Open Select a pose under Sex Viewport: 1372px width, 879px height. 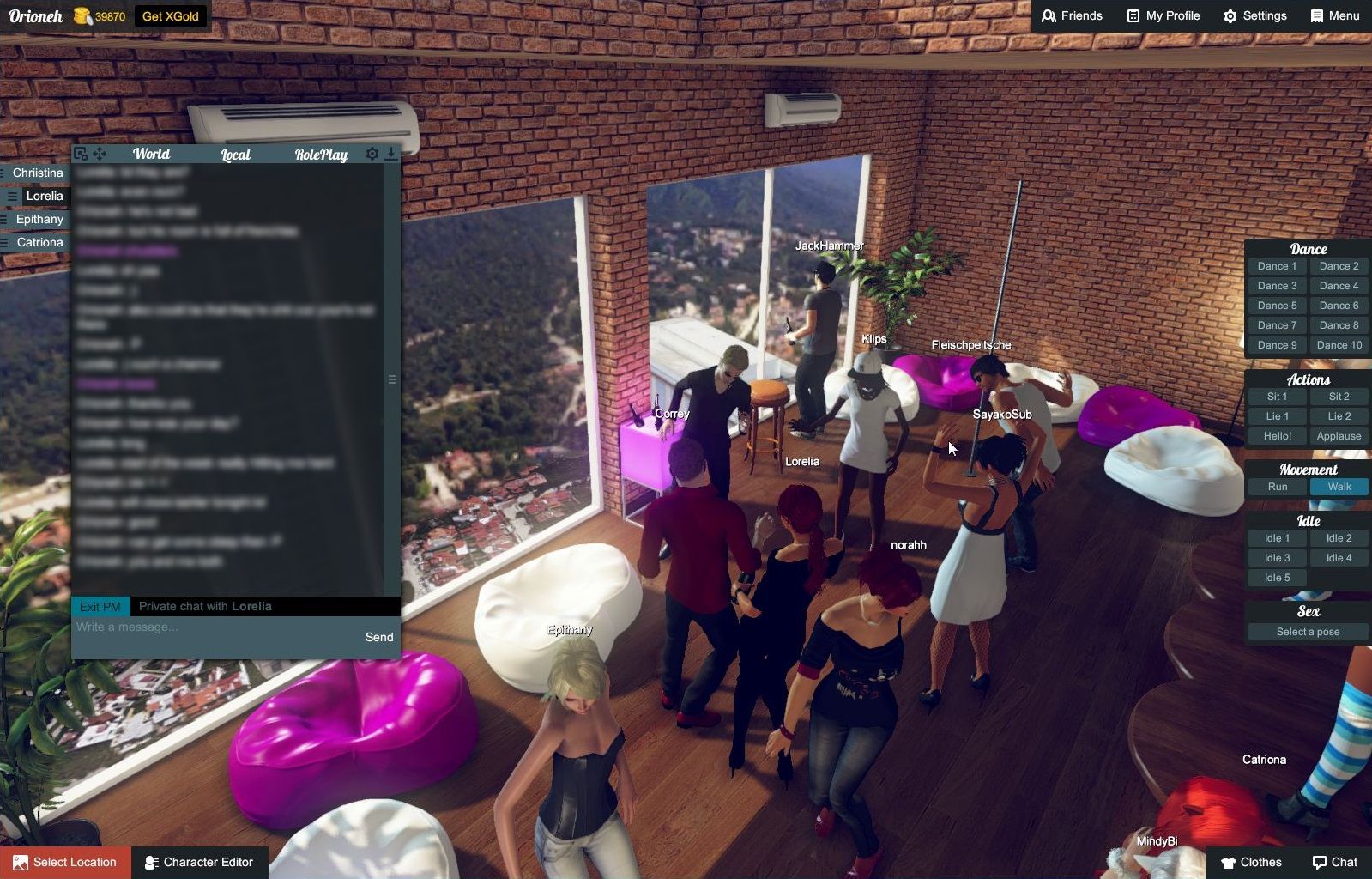click(1307, 631)
